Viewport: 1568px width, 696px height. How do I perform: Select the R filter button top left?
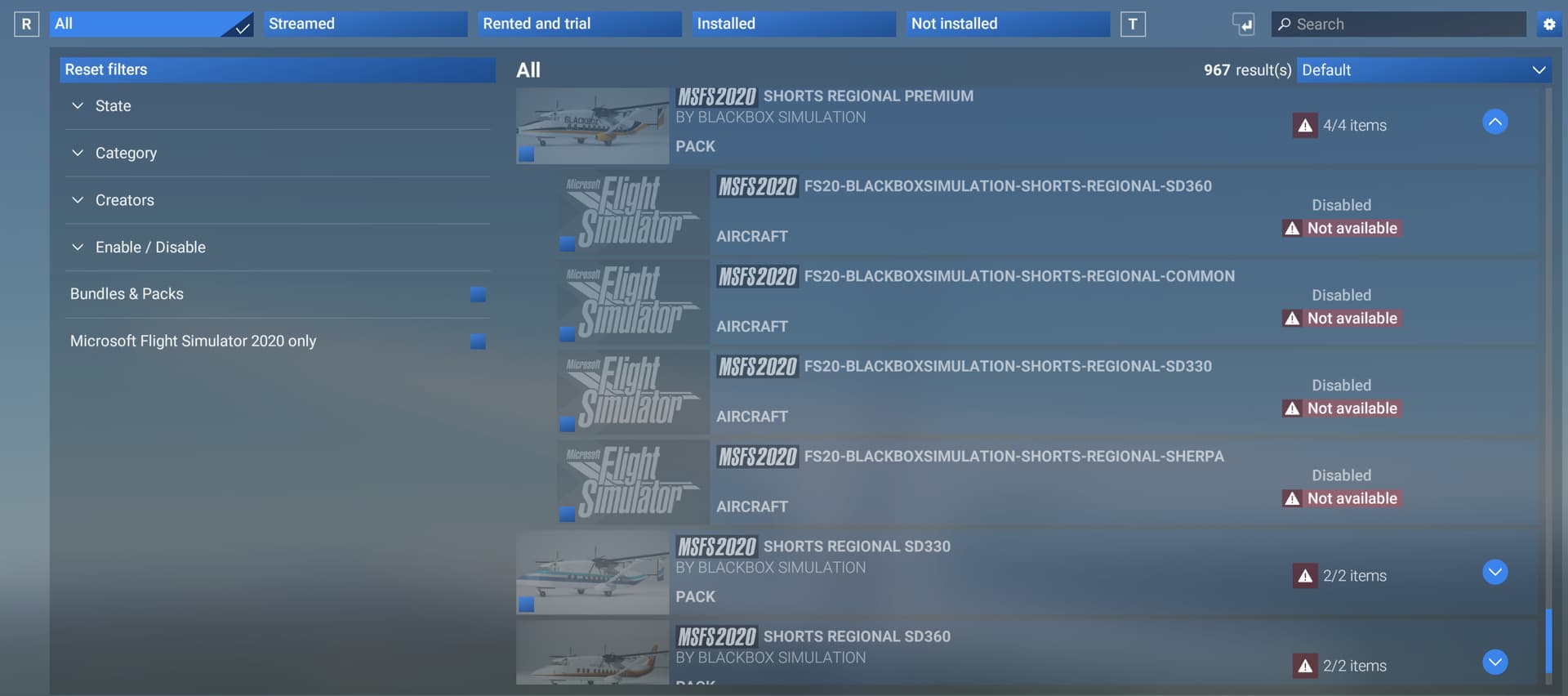(x=26, y=24)
